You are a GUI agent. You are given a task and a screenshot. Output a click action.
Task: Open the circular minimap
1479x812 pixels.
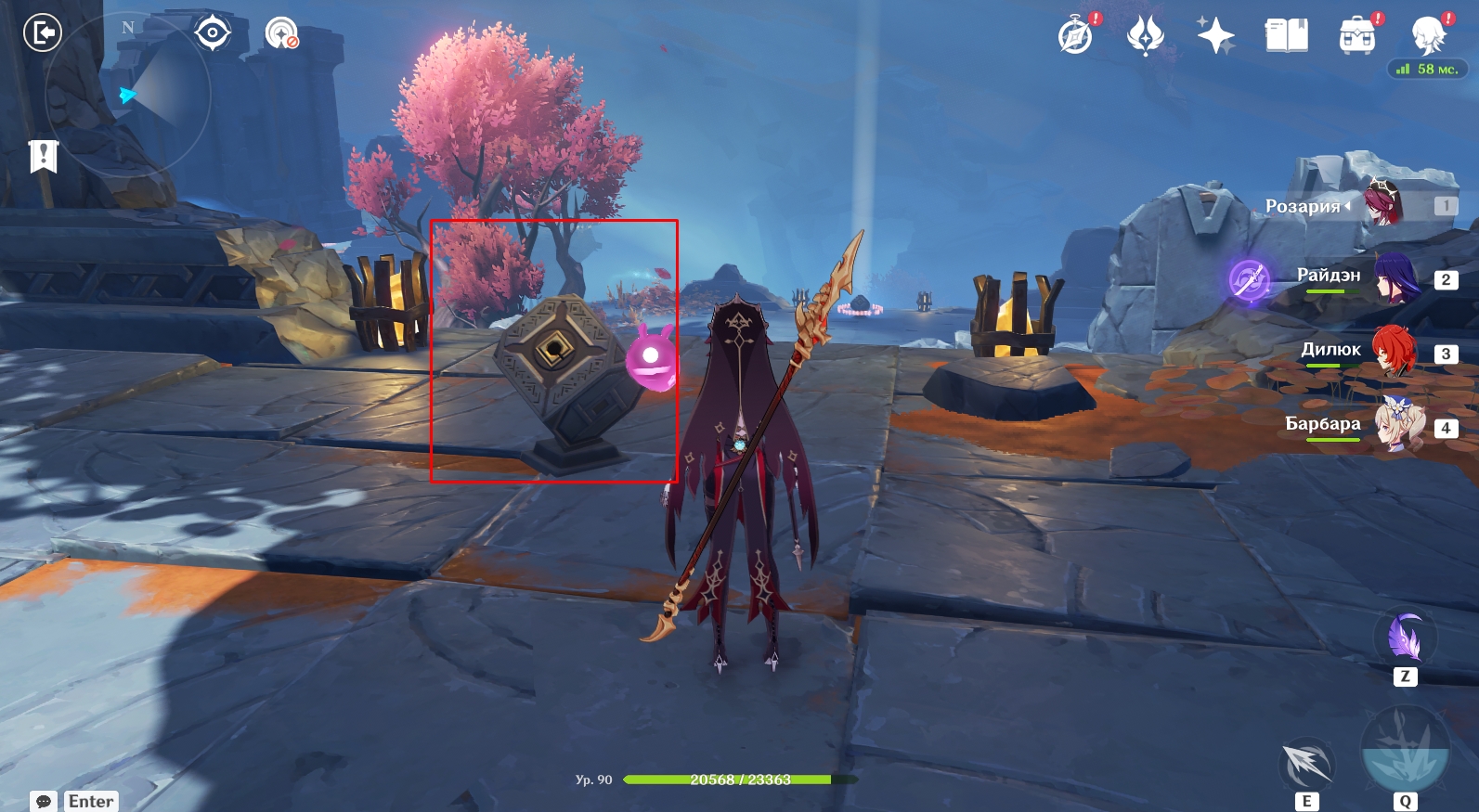pos(128,95)
